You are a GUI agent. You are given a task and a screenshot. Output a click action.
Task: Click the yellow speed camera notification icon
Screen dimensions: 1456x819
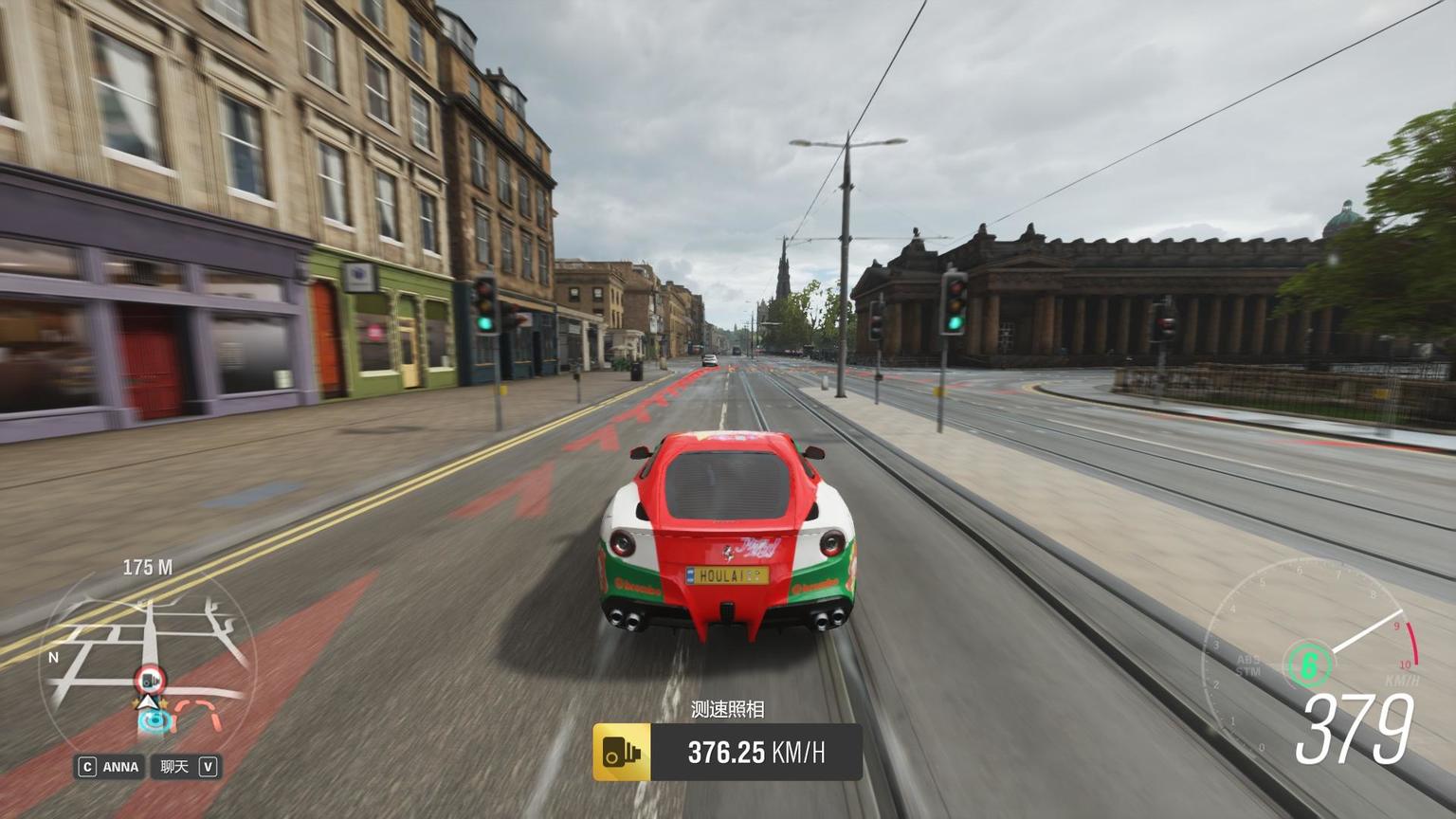622,753
